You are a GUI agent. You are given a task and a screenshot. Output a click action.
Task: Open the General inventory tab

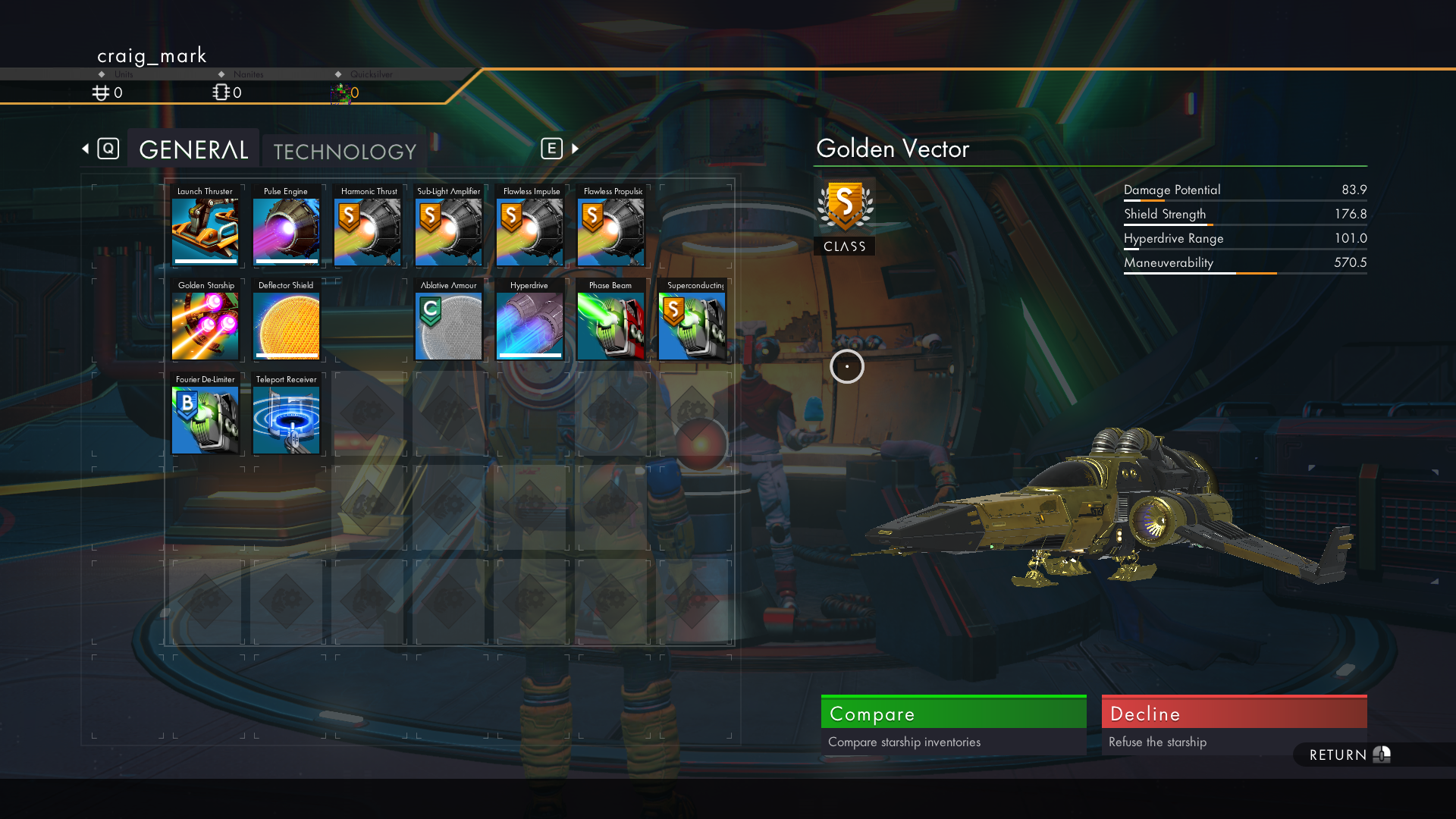[193, 149]
